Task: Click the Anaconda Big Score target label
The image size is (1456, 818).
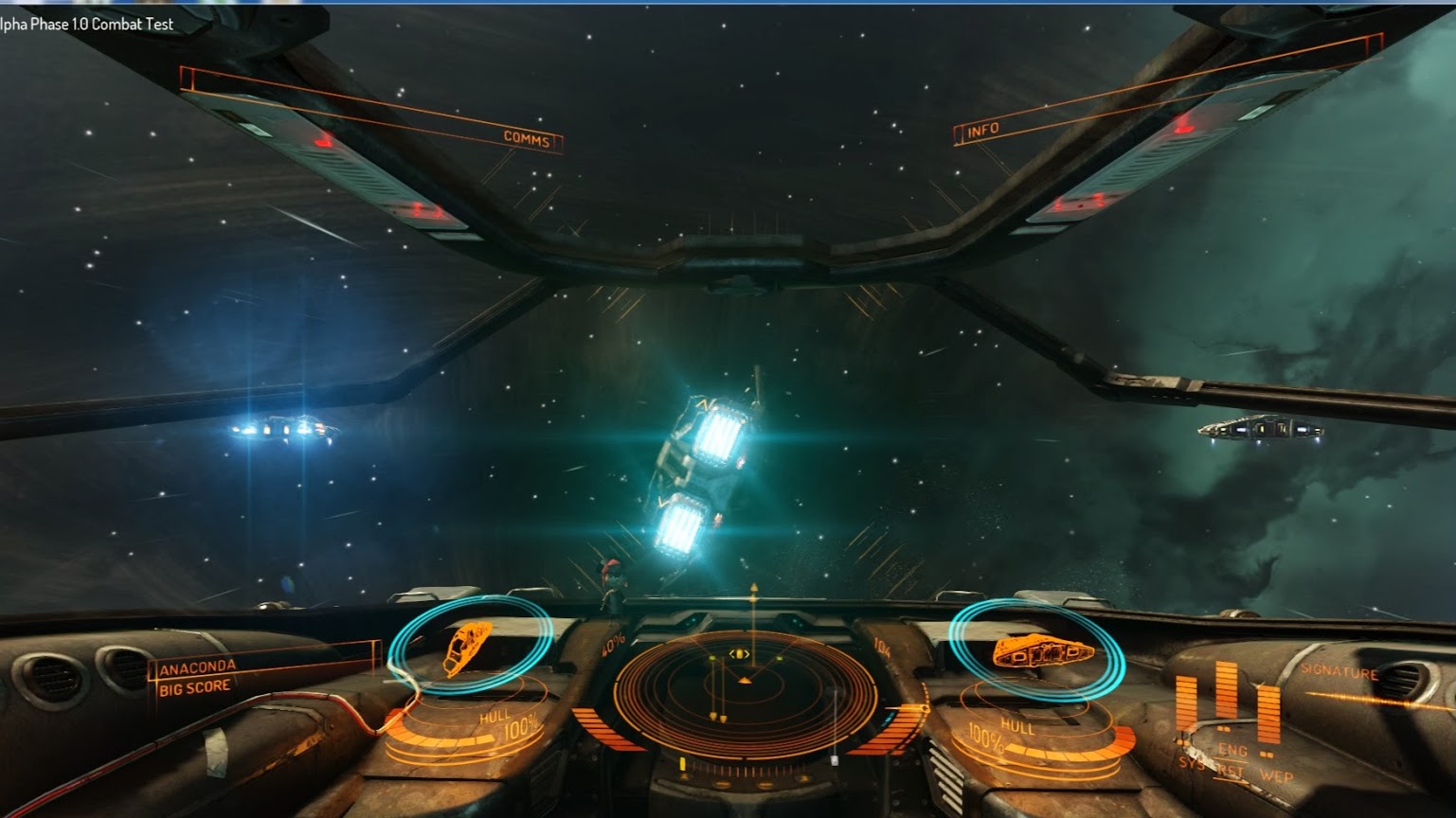Action: (x=197, y=678)
